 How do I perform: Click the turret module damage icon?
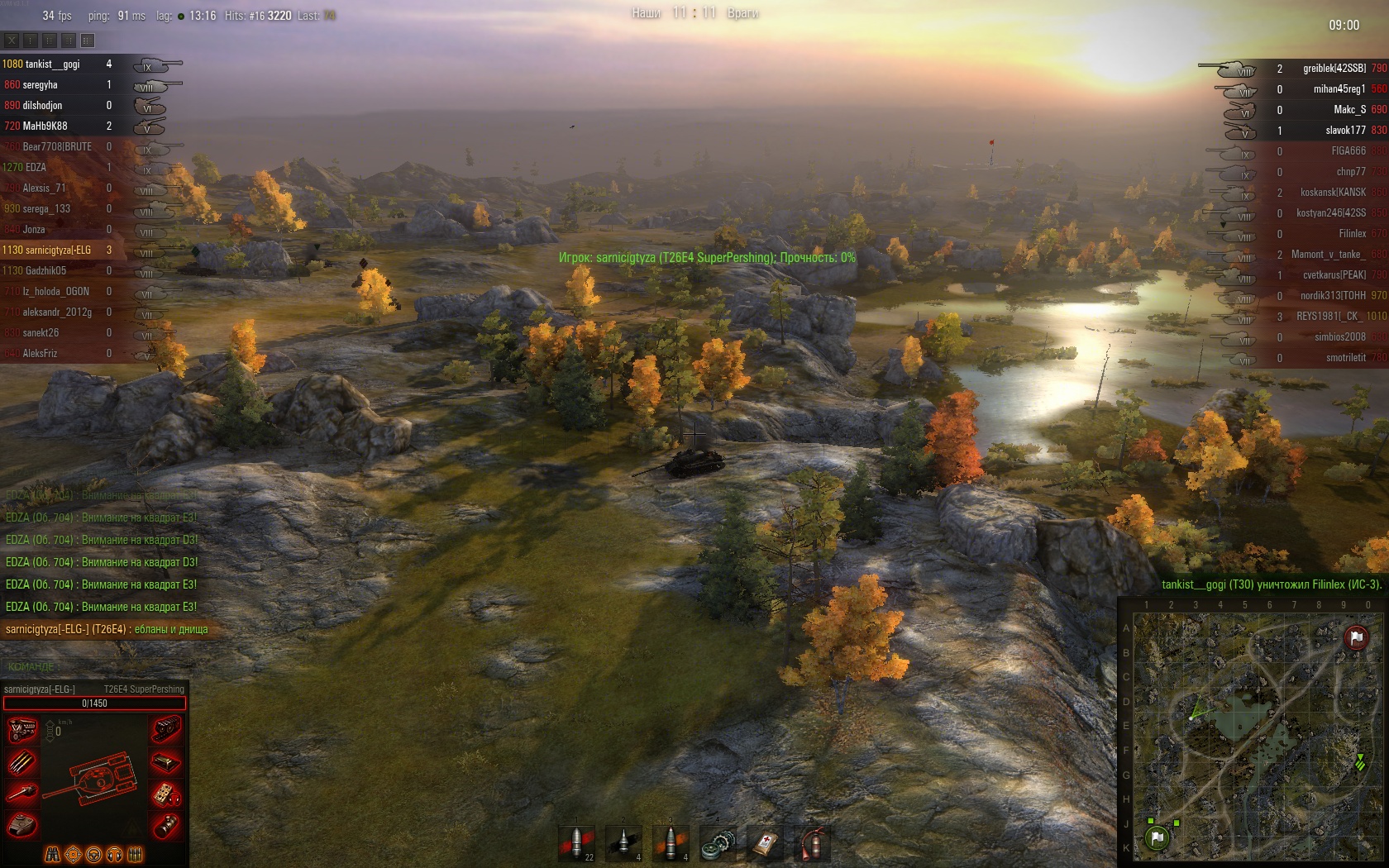22,825
